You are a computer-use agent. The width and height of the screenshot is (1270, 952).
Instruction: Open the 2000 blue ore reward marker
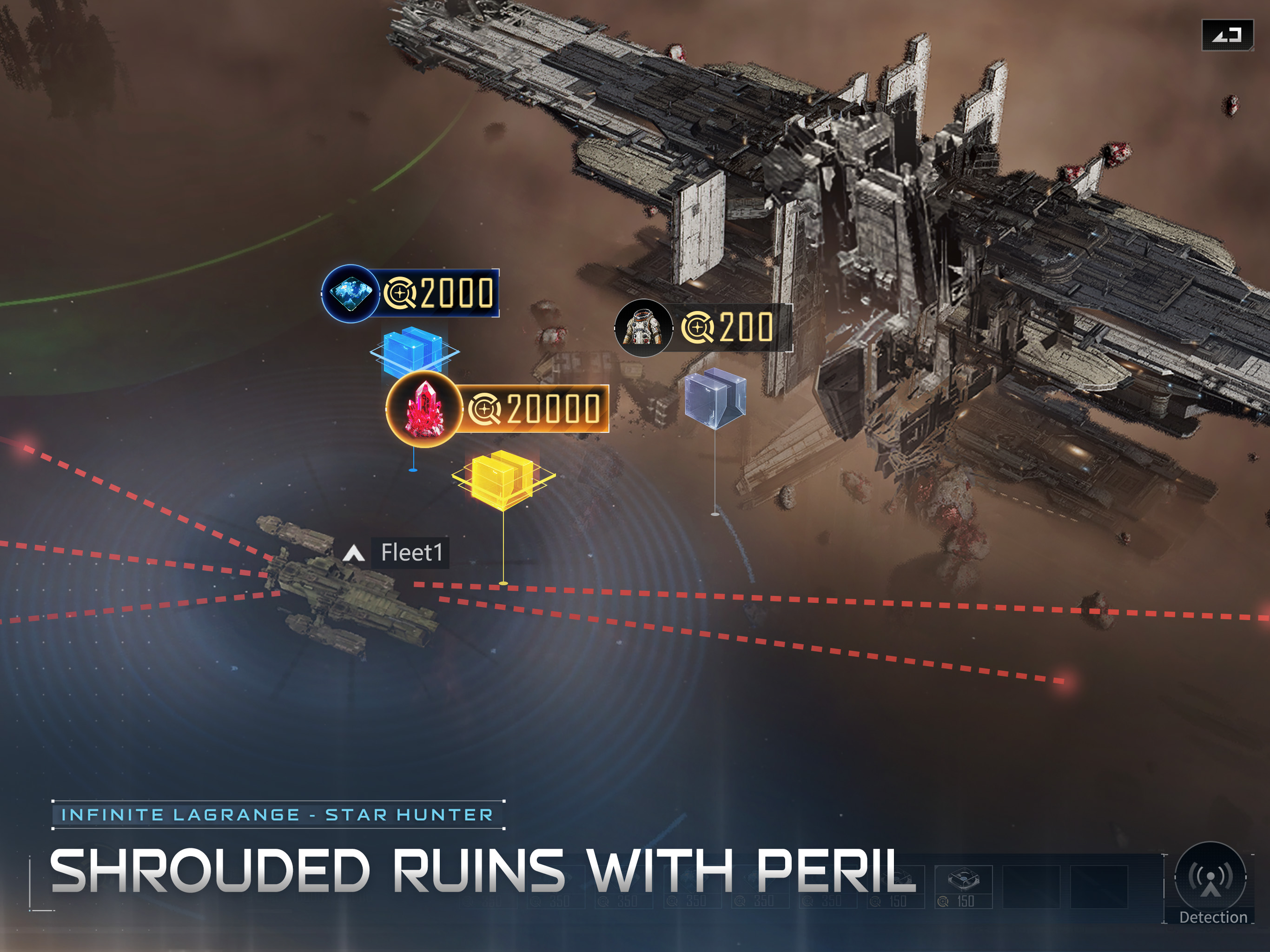pos(410,293)
